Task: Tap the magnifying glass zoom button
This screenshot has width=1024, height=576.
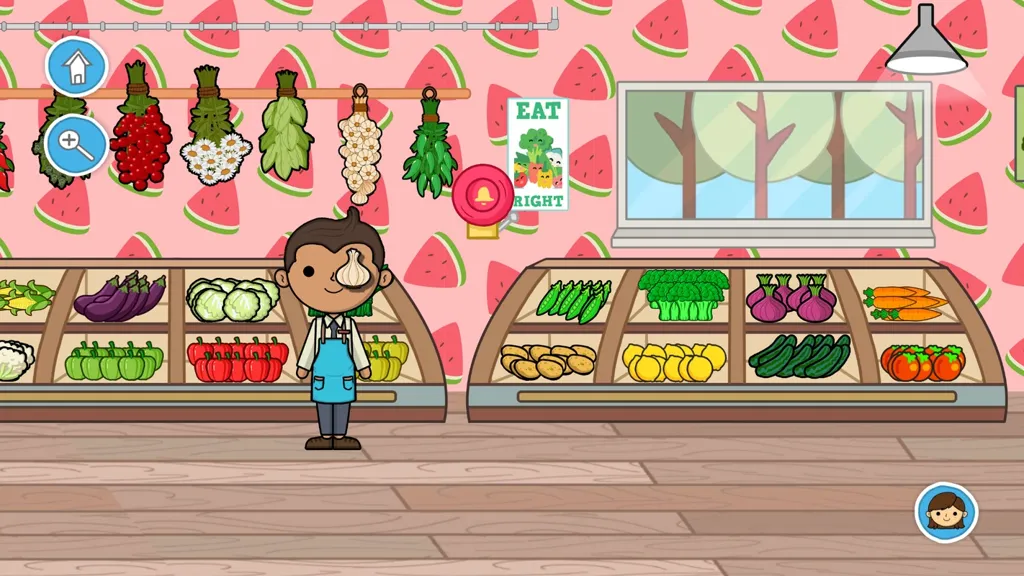Action: 76,144
